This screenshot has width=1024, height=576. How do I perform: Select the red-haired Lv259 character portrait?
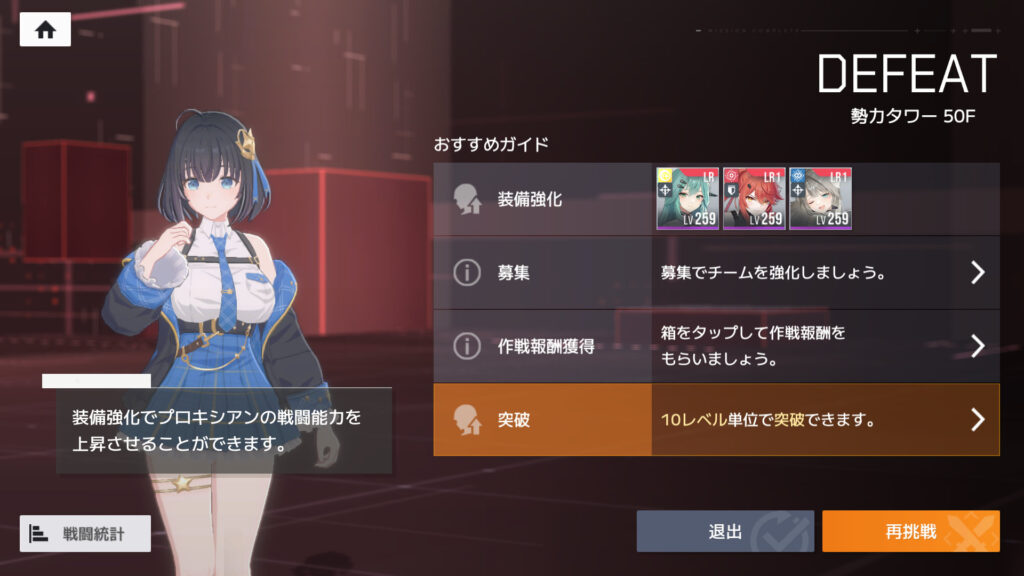(x=754, y=199)
